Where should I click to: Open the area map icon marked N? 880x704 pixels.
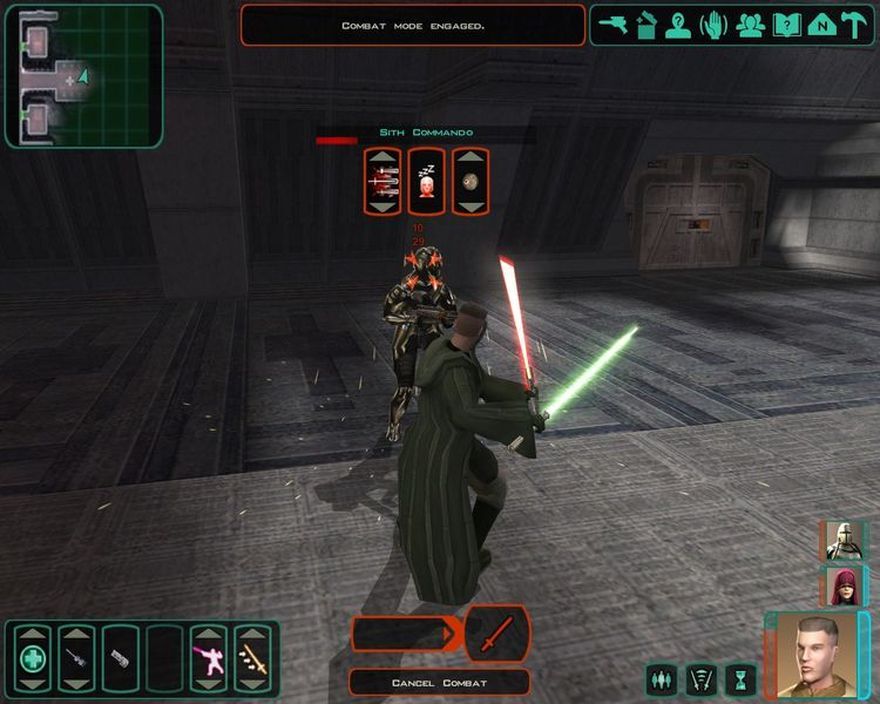tap(821, 25)
